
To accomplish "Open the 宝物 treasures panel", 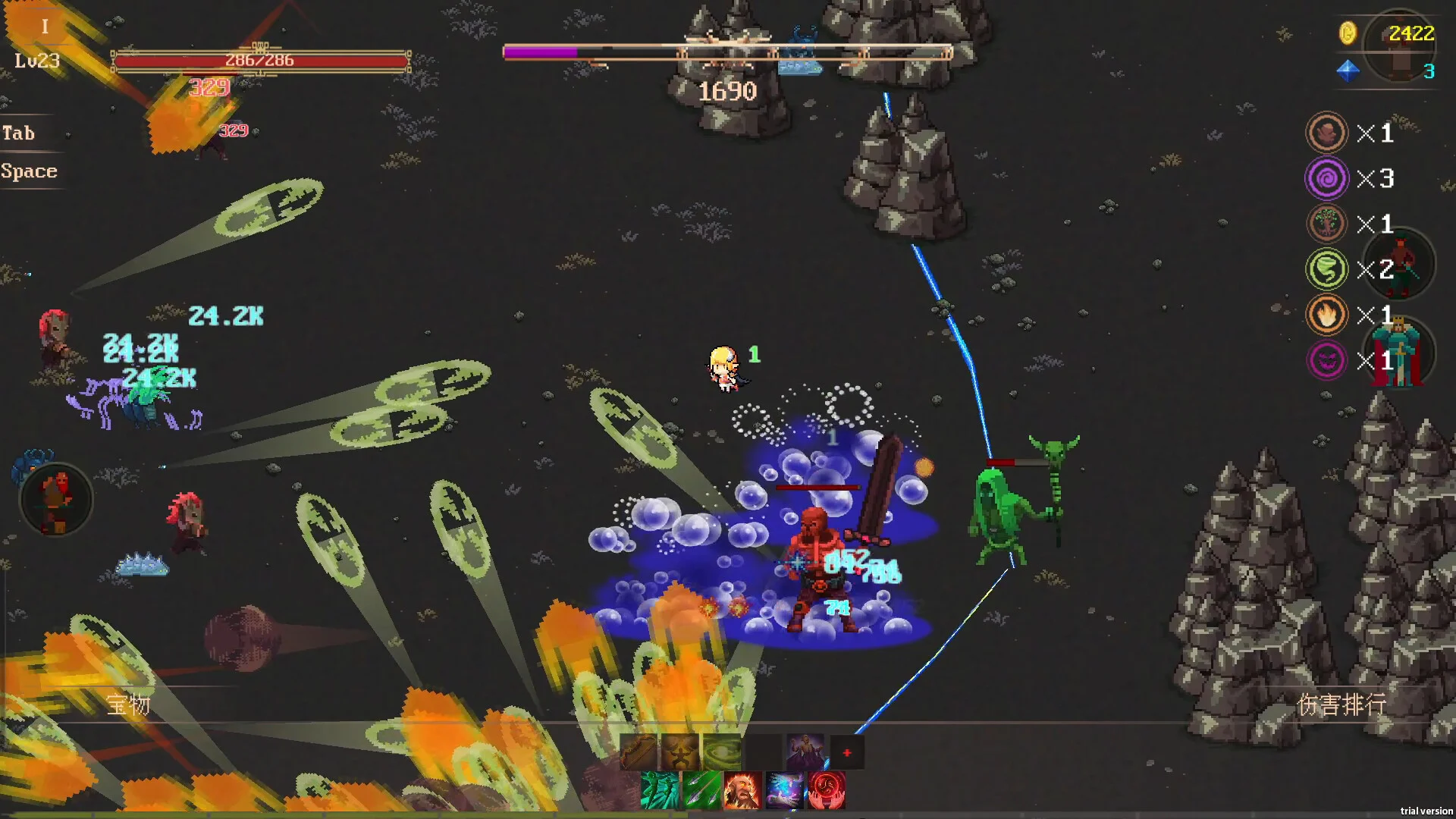I will 128,705.
